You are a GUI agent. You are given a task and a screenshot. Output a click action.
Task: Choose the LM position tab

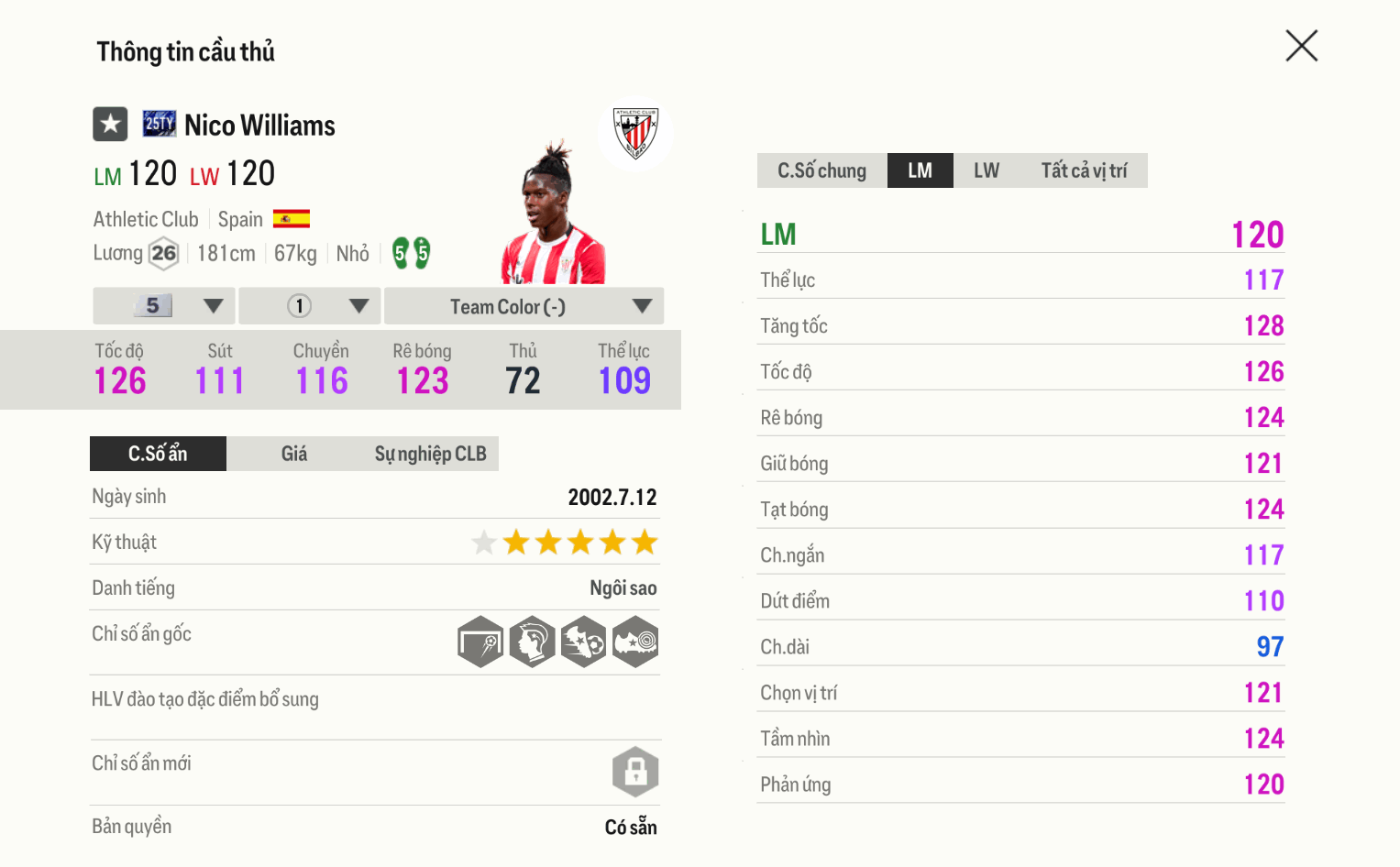tap(920, 170)
